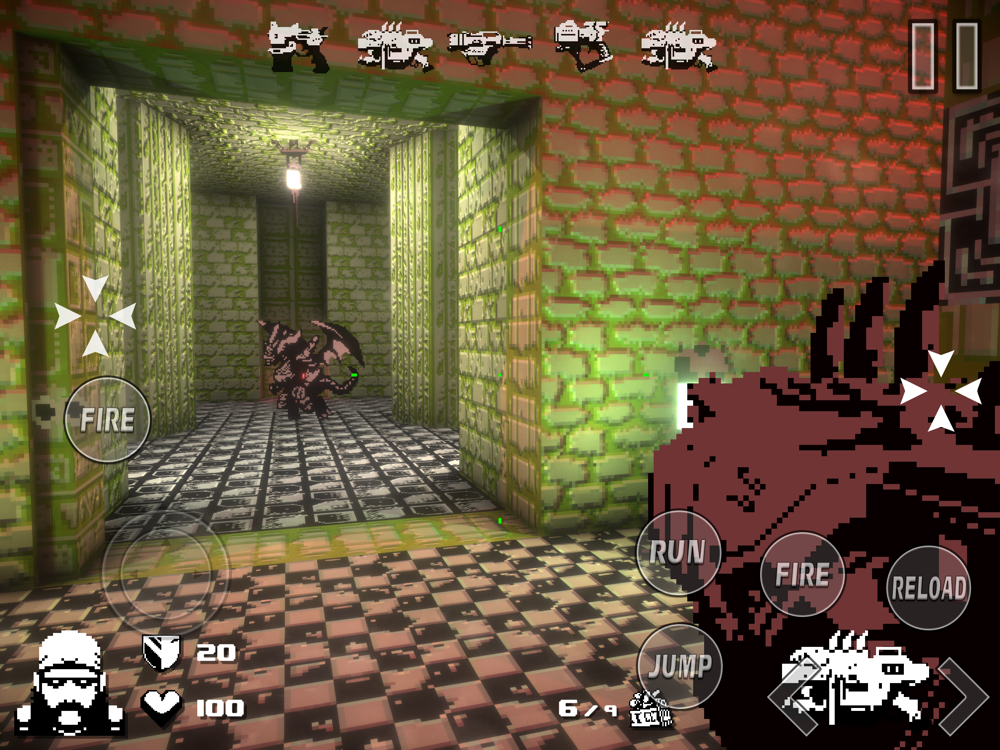Activate the RUN button

(678, 552)
